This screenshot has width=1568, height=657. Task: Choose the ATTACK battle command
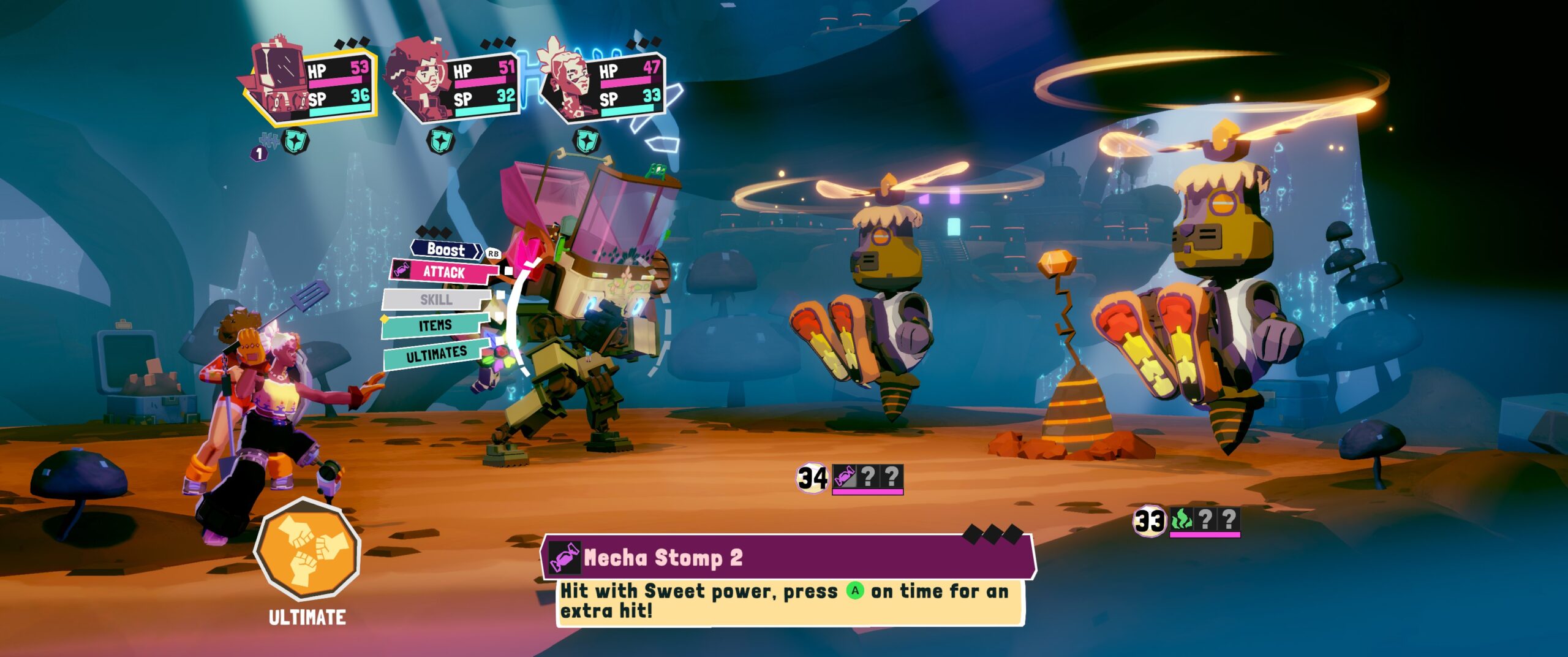coord(444,272)
